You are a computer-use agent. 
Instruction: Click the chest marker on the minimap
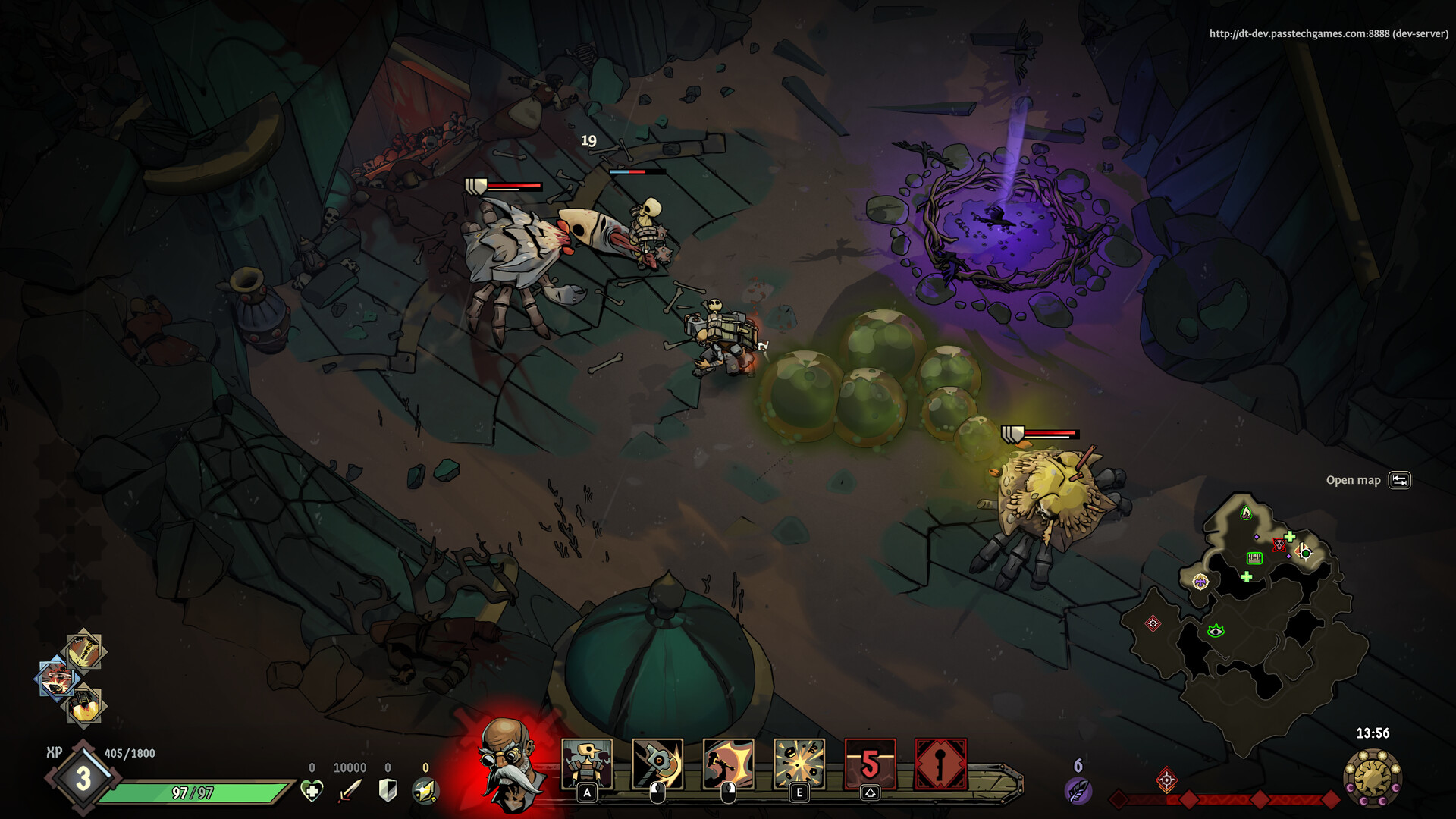click(x=1255, y=559)
